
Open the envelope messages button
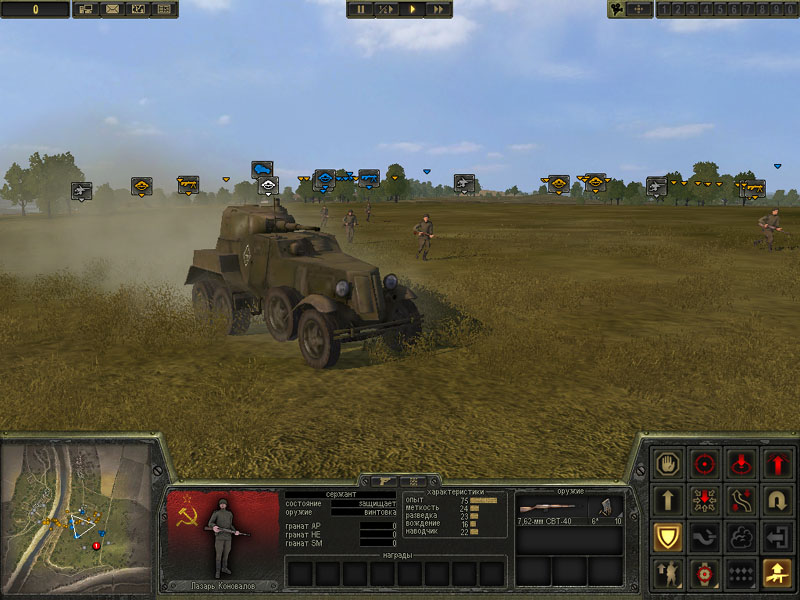tap(111, 9)
